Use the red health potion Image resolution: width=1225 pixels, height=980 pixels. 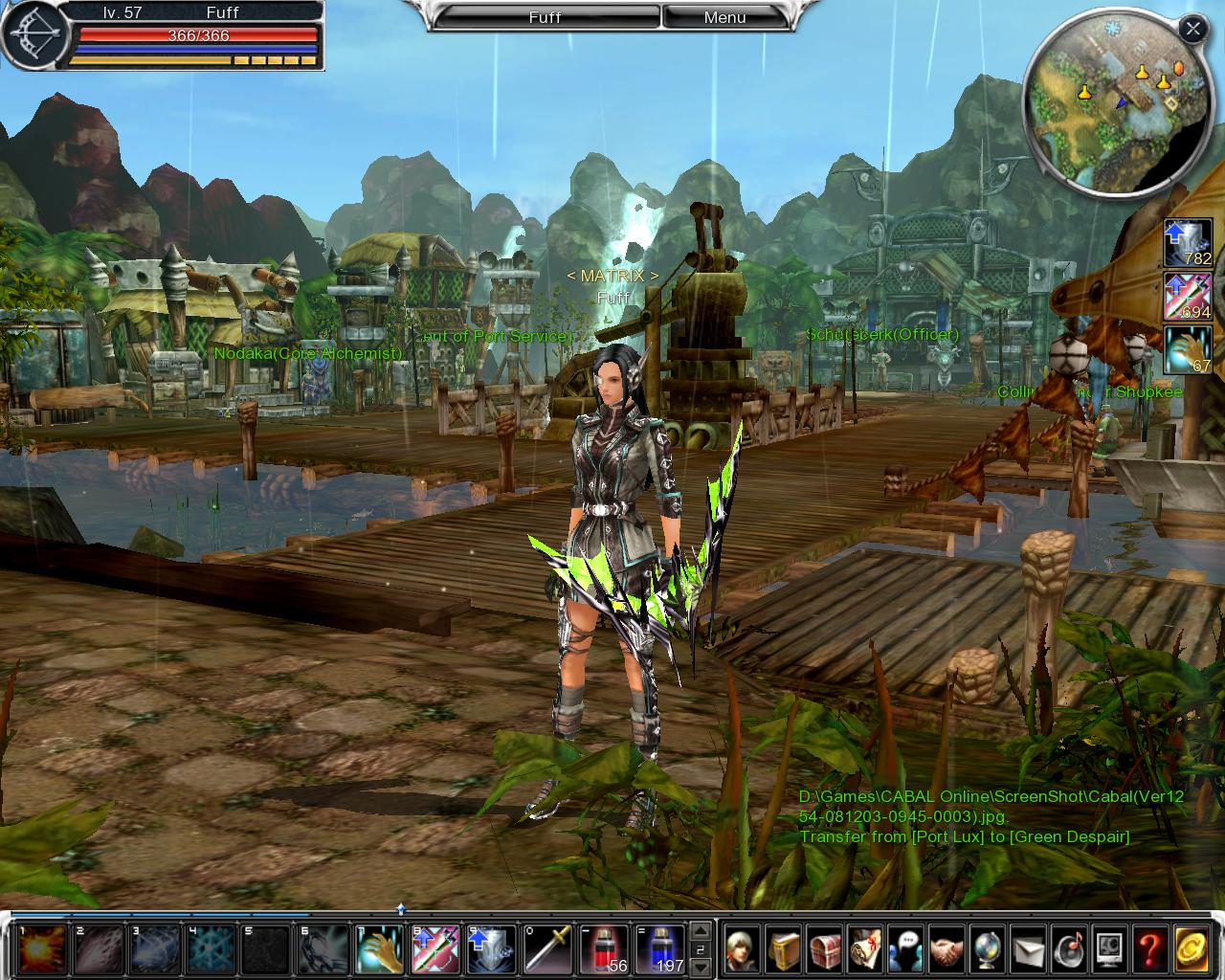pos(604,949)
